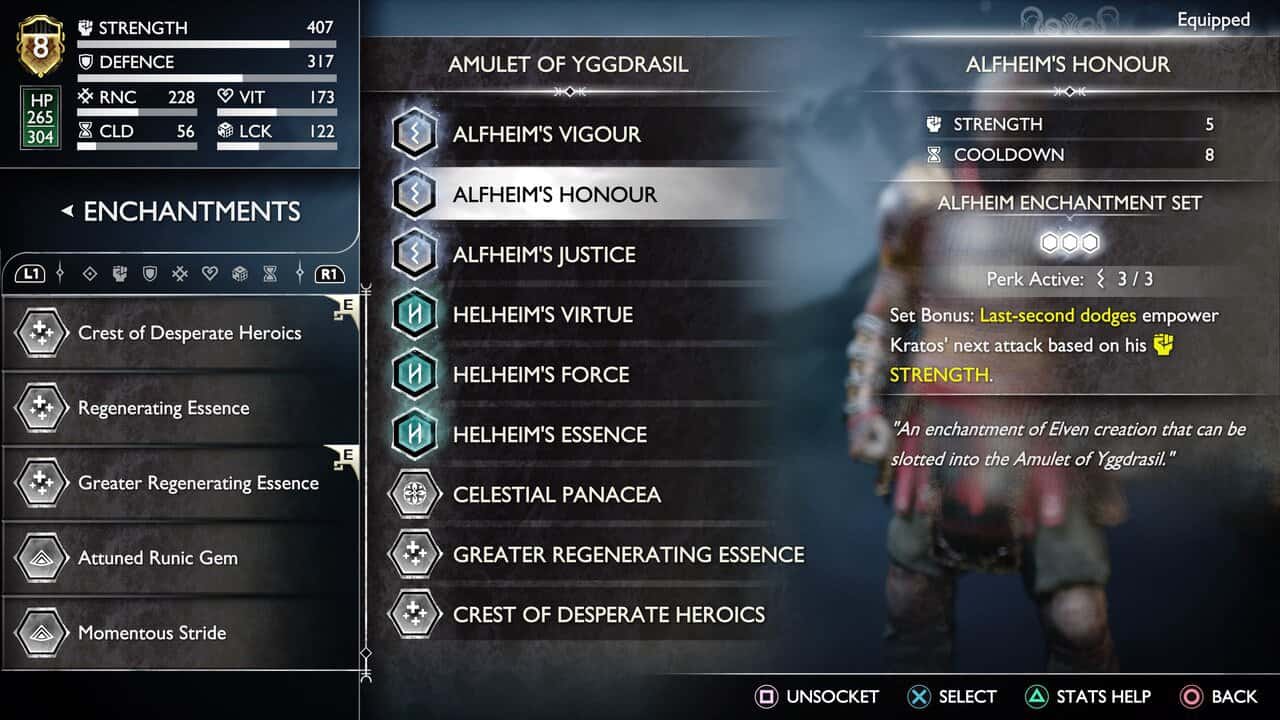
Task: Choose Helheim's Essence enchantment
Action: (x=550, y=434)
